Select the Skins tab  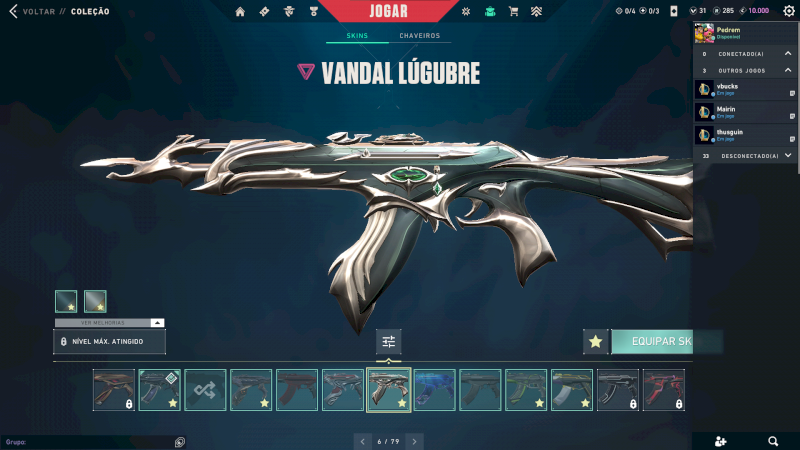tap(357, 36)
